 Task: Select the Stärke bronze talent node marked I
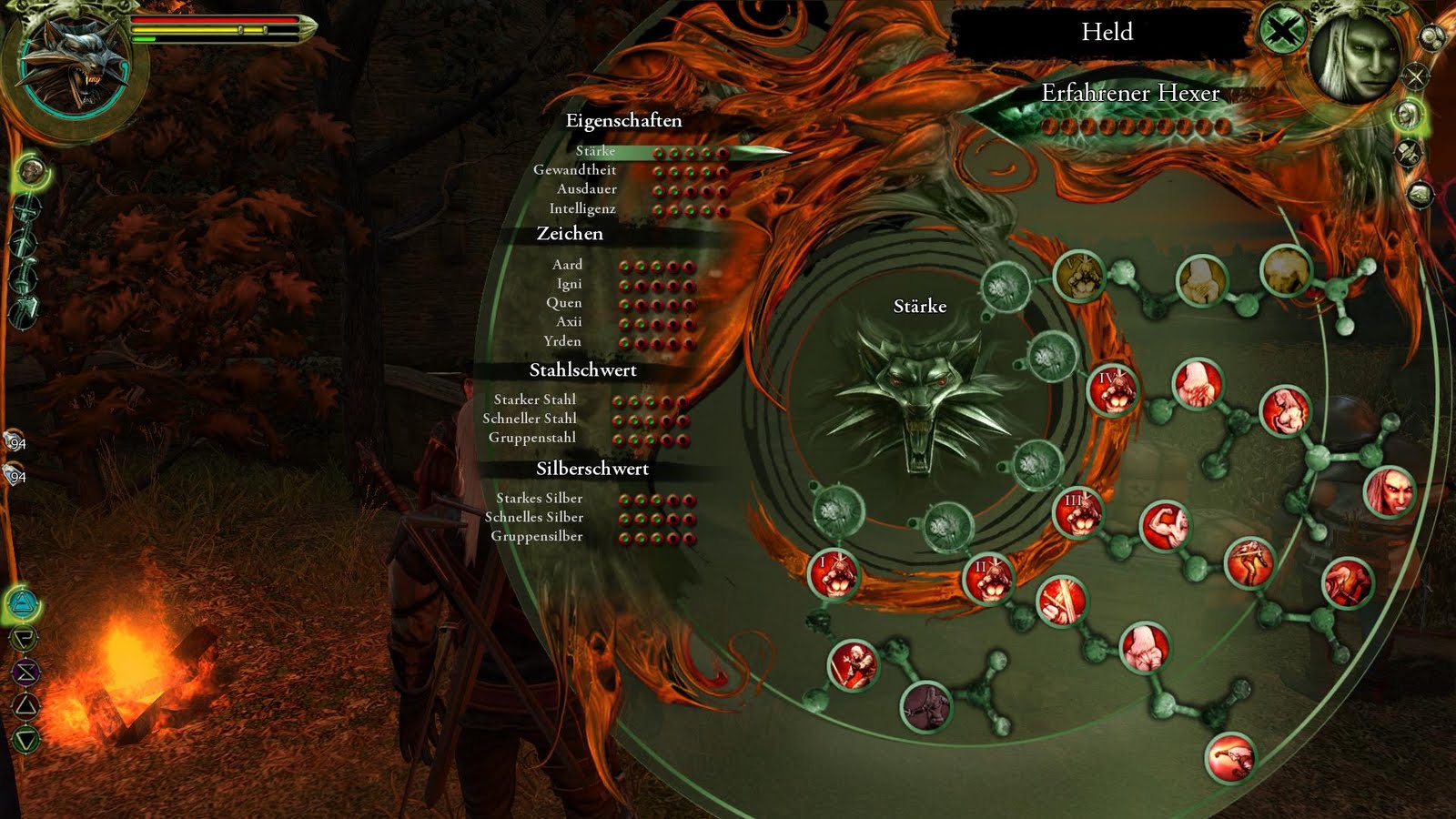click(x=835, y=575)
